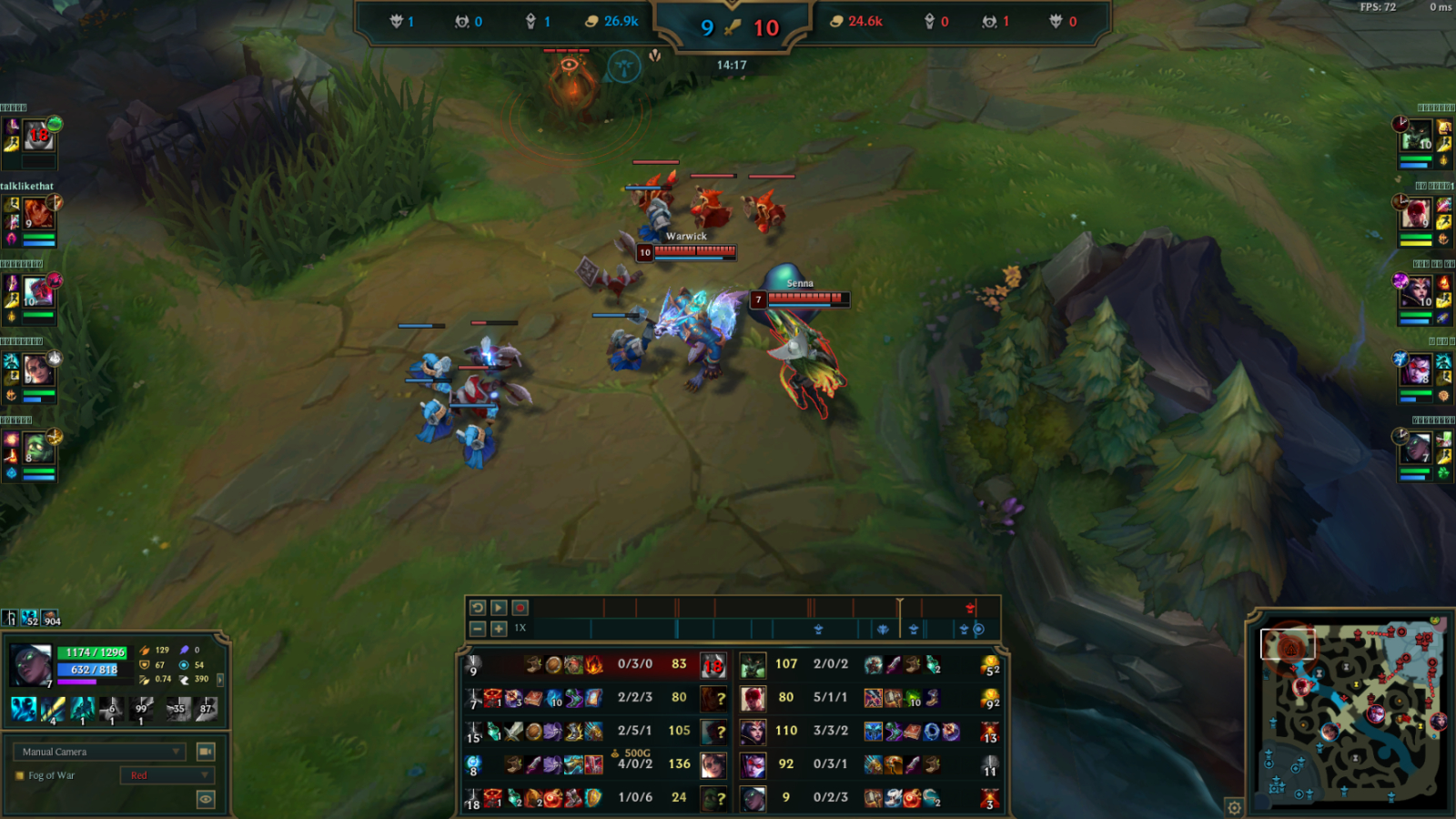The width and height of the screenshot is (1456, 819).
Task: Start recording with the red record button
Action: (521, 608)
